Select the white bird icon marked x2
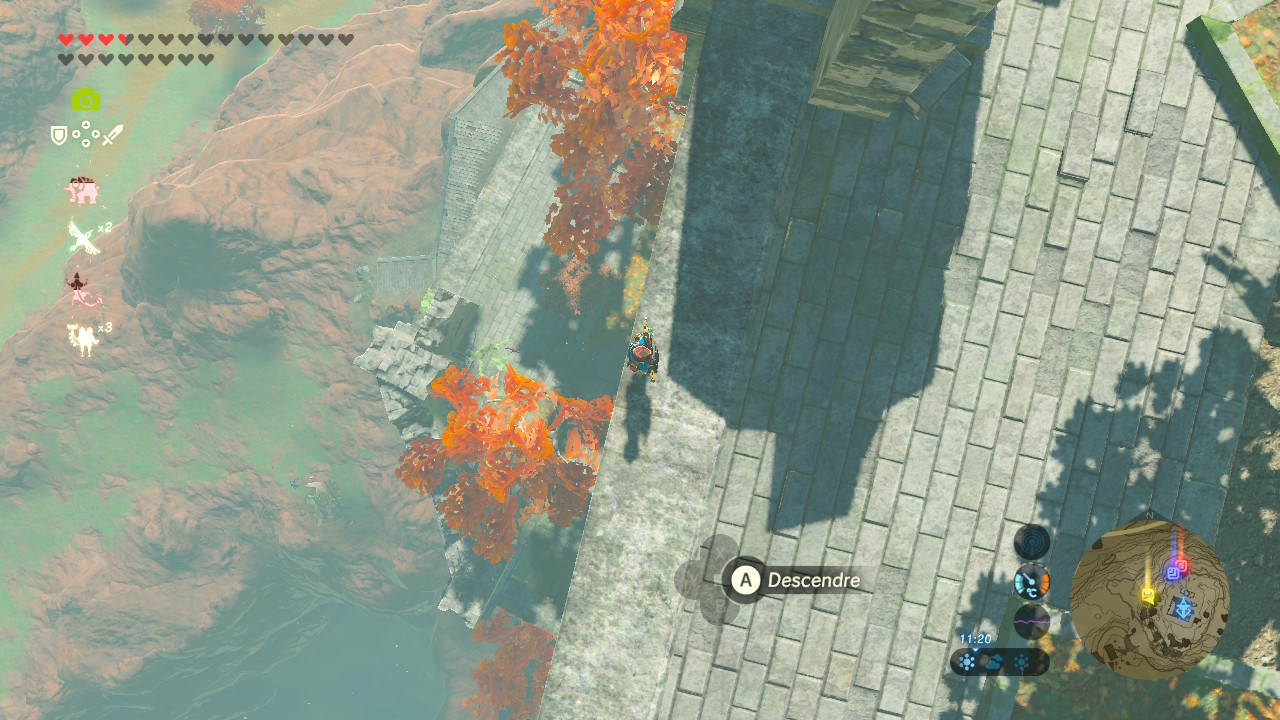This screenshot has height=720, width=1280. (x=83, y=238)
